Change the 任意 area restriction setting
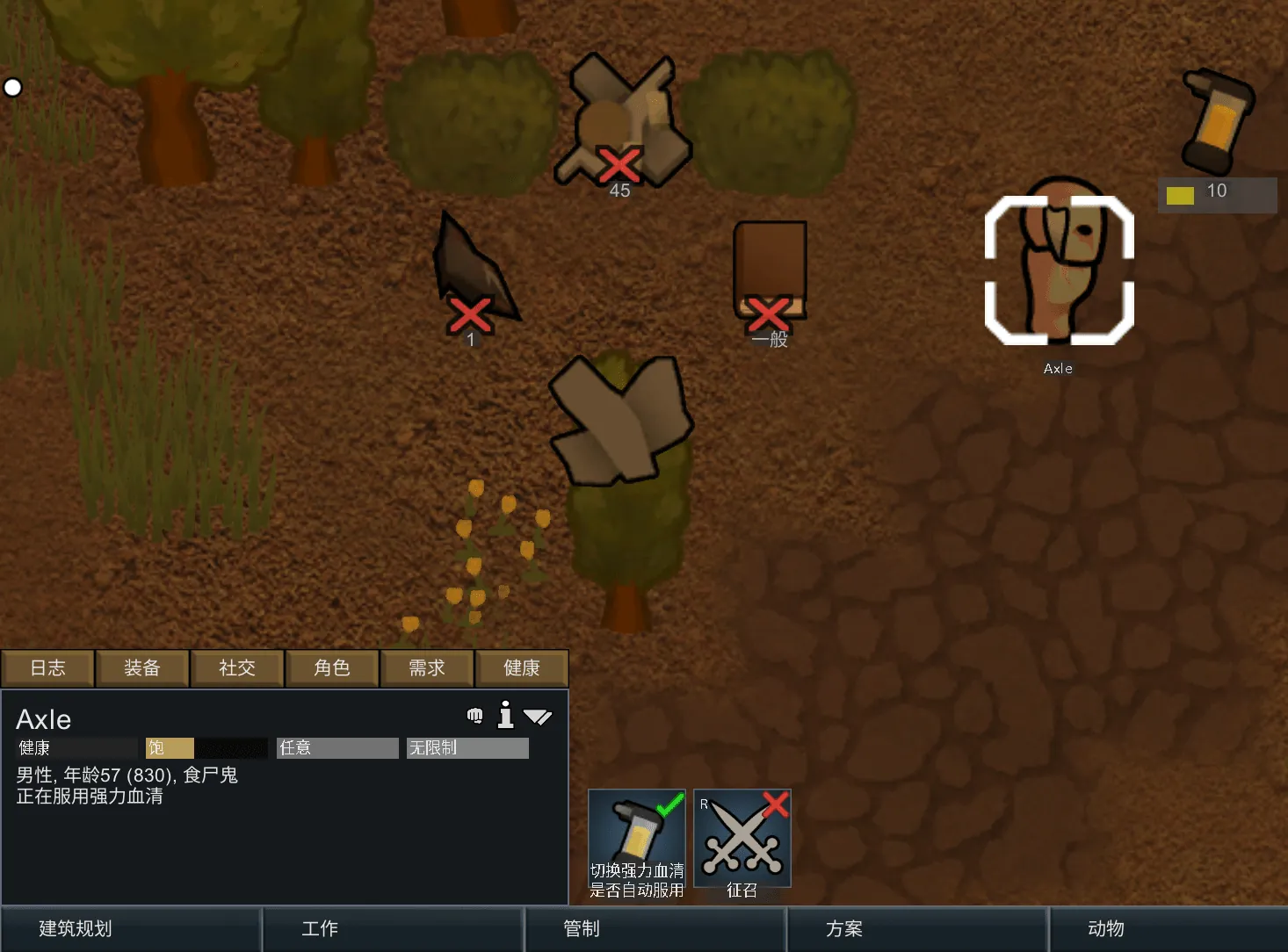The height and width of the screenshot is (952, 1288). point(337,748)
